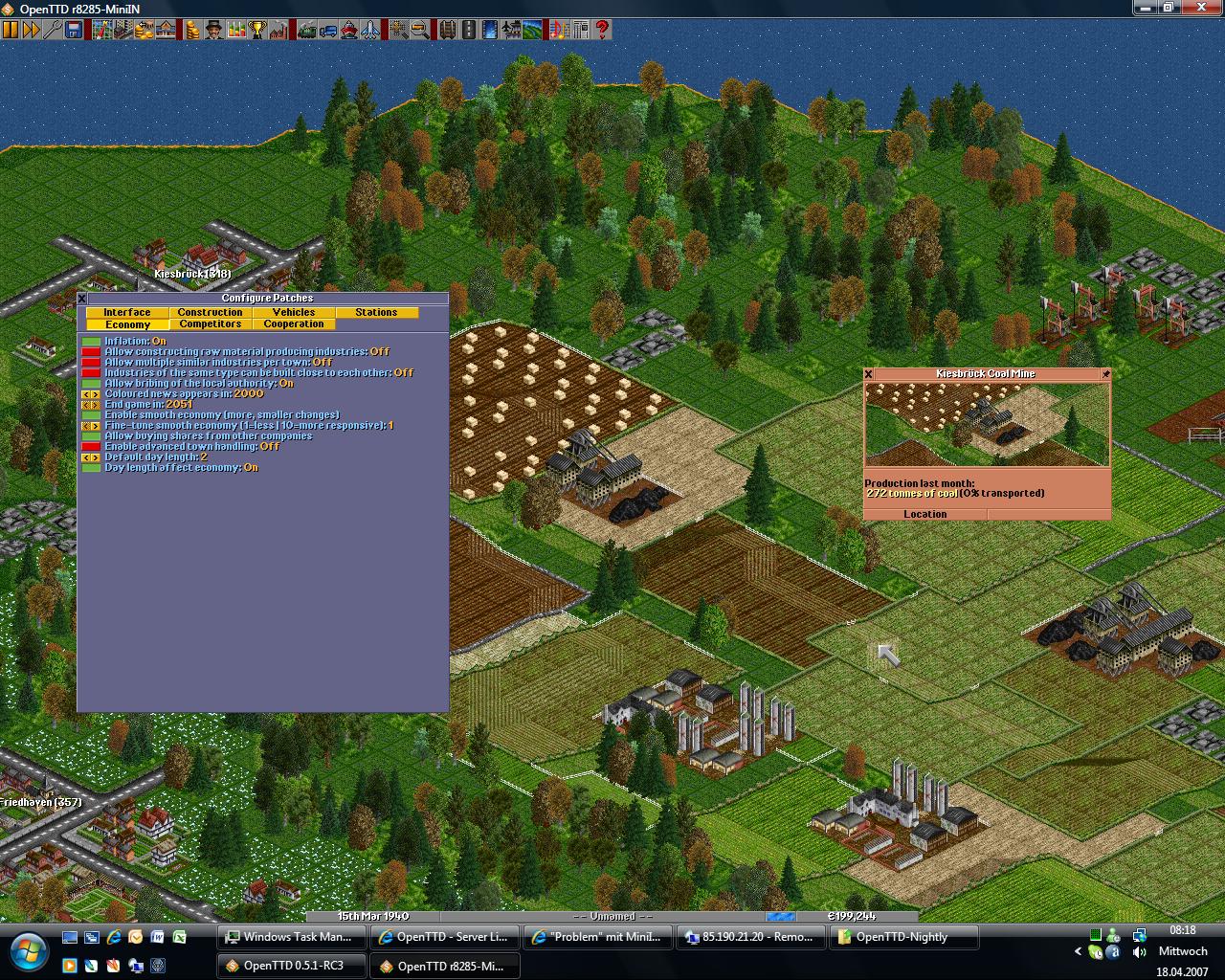Open the train list locomotive icon
The image size is (1225, 980).
pos(306,30)
